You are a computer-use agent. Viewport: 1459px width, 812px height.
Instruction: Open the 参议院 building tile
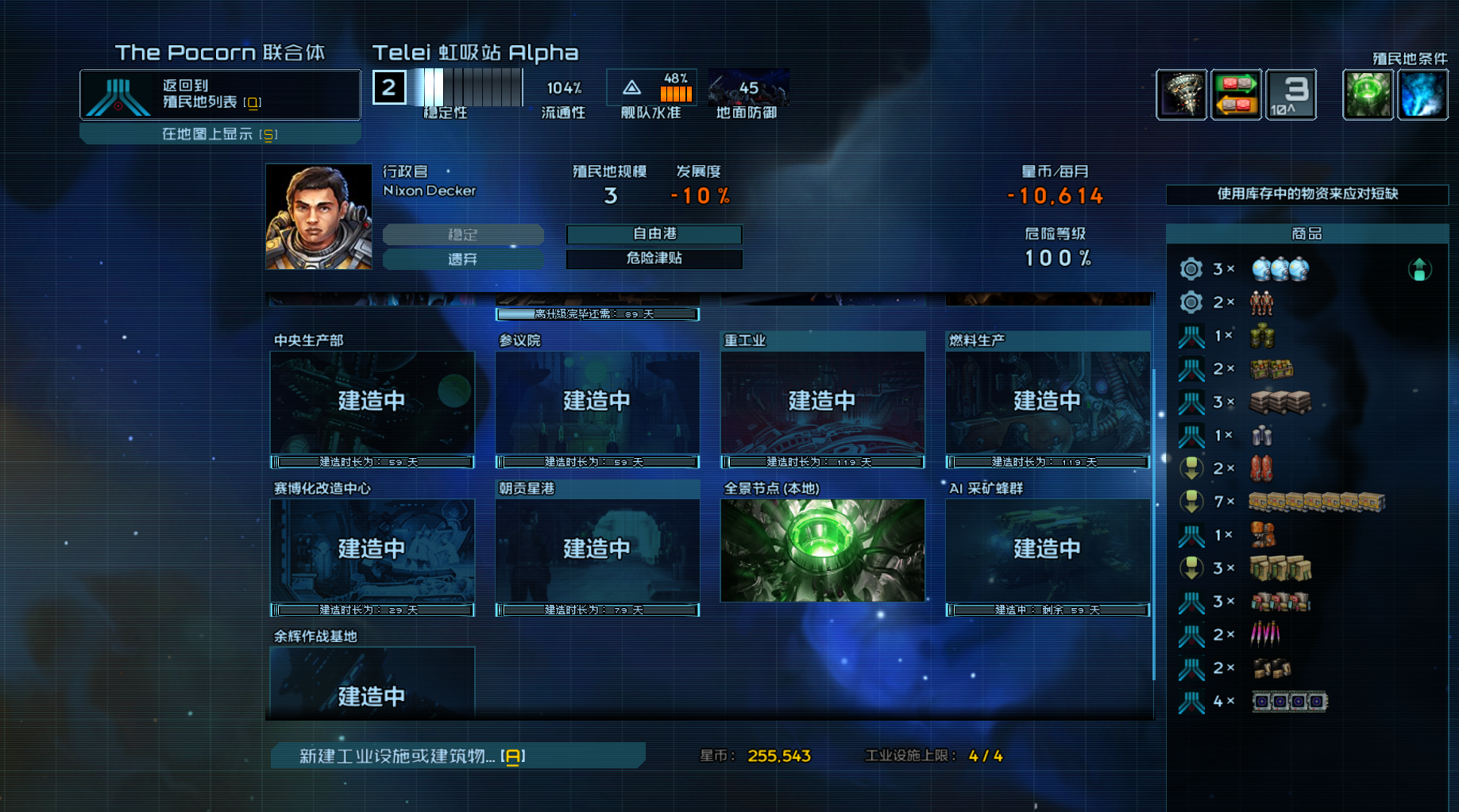click(x=597, y=402)
